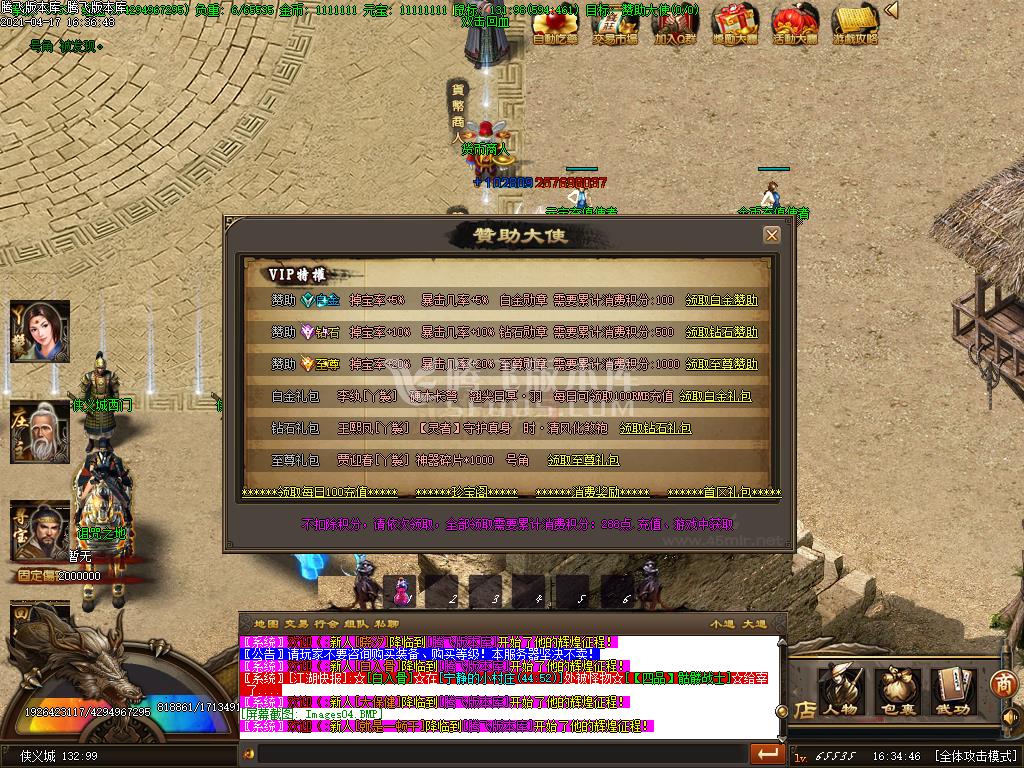Claim the platinum sponsorship (领取白金赞助)
Screen dimensions: 1024x768
721,300
